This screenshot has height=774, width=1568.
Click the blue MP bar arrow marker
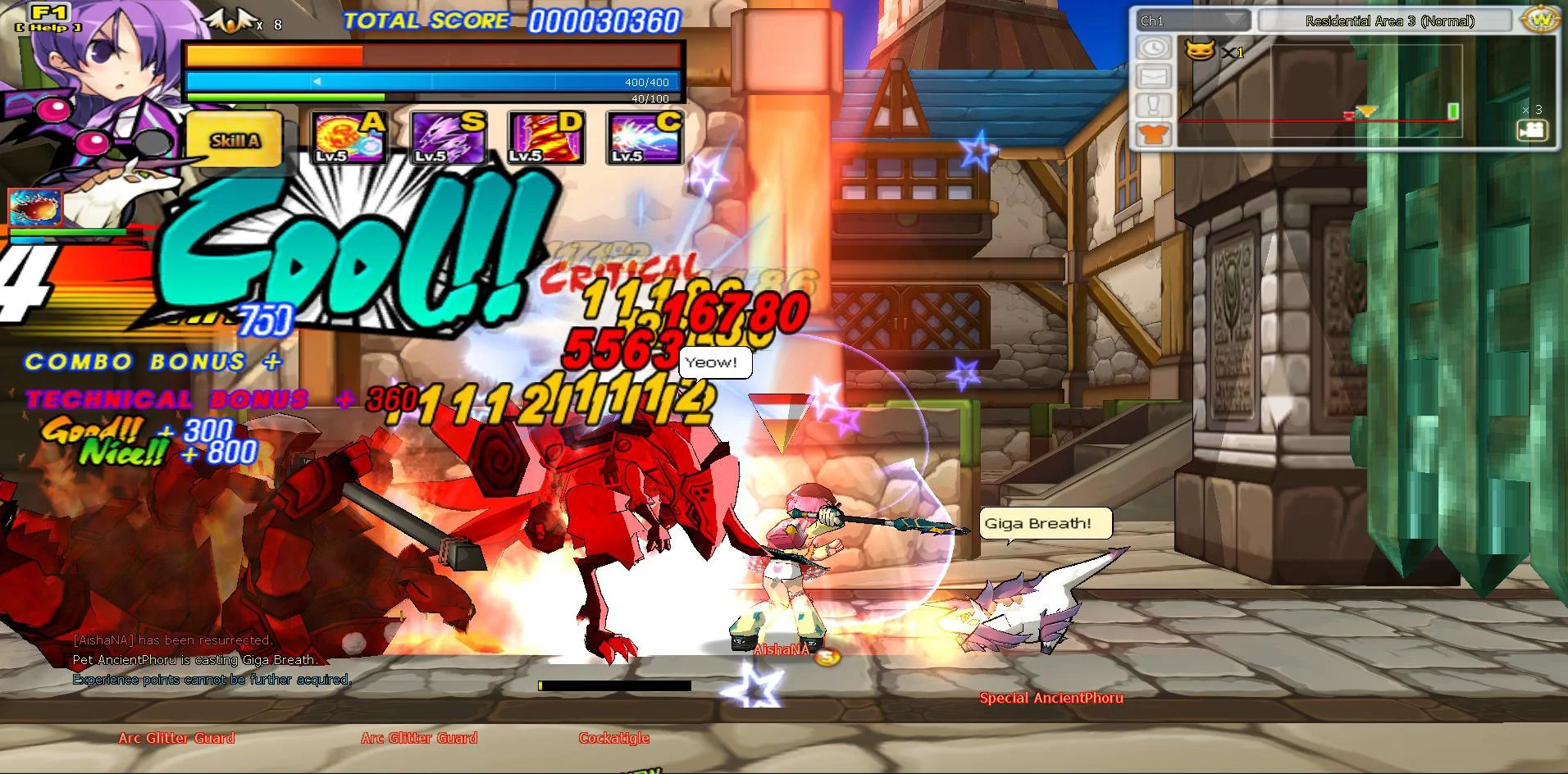tap(318, 81)
